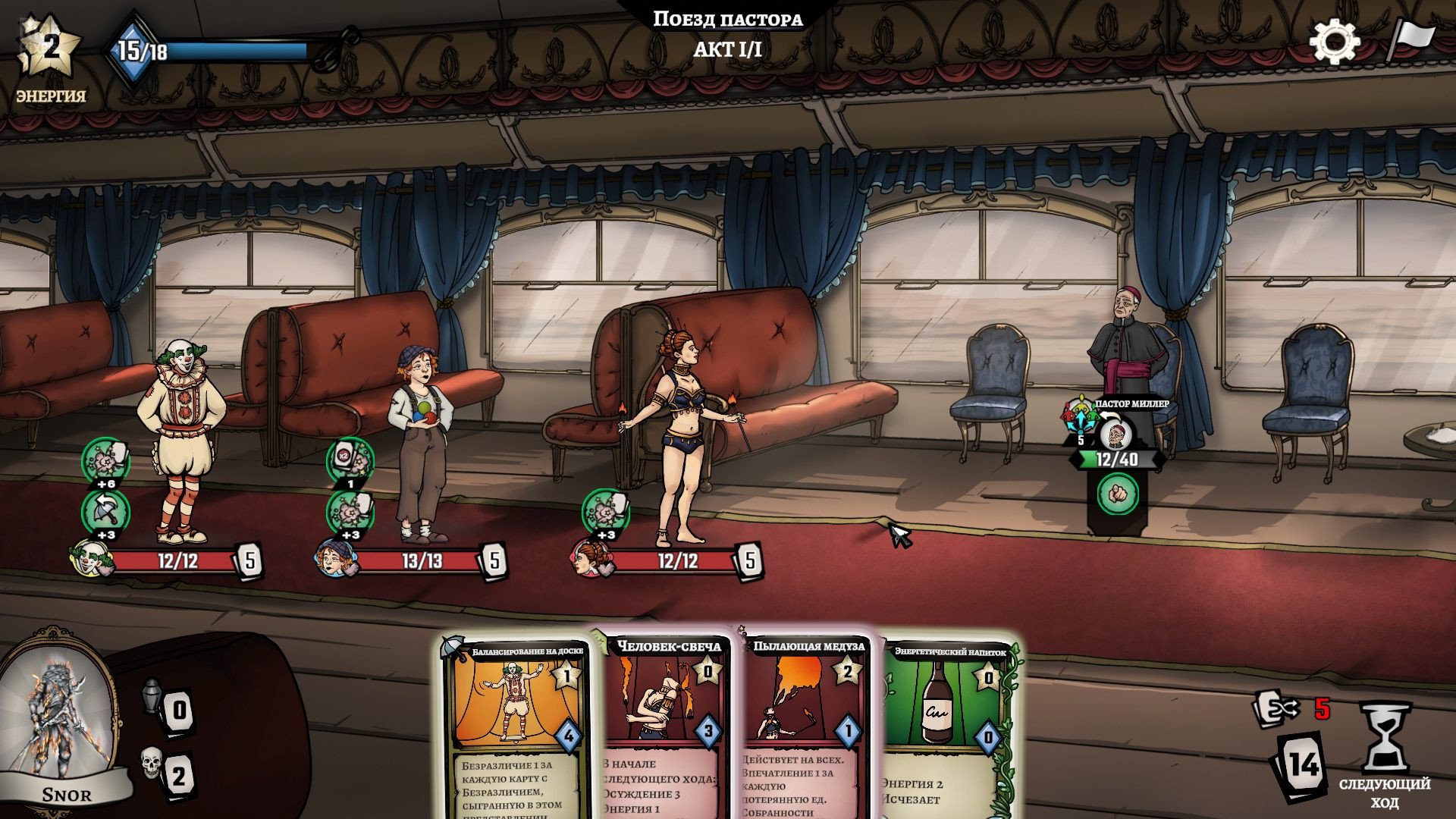Open the gear settings menu
1456x819 pixels.
[1334, 42]
